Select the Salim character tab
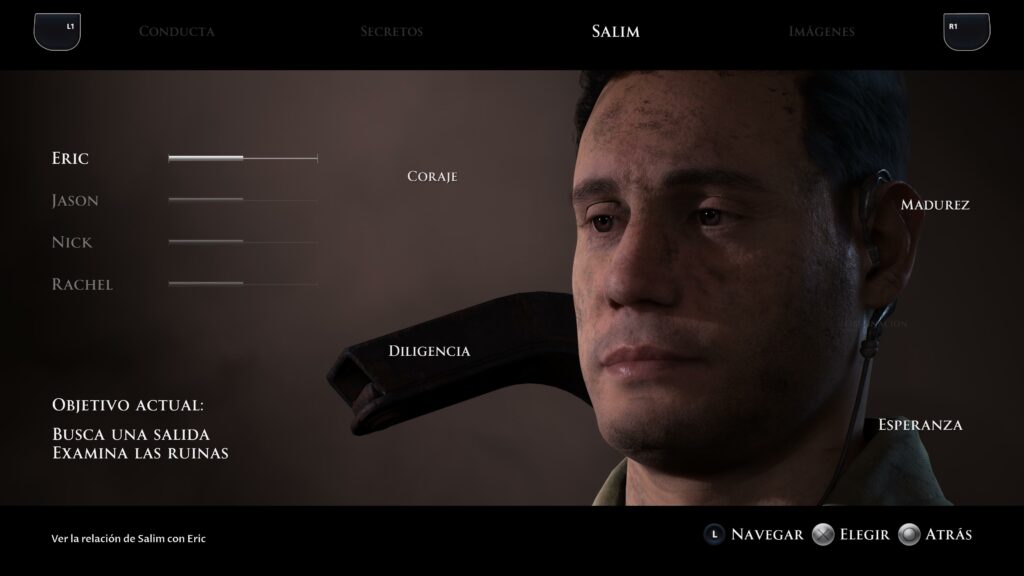This screenshot has height=576, width=1024. point(615,31)
